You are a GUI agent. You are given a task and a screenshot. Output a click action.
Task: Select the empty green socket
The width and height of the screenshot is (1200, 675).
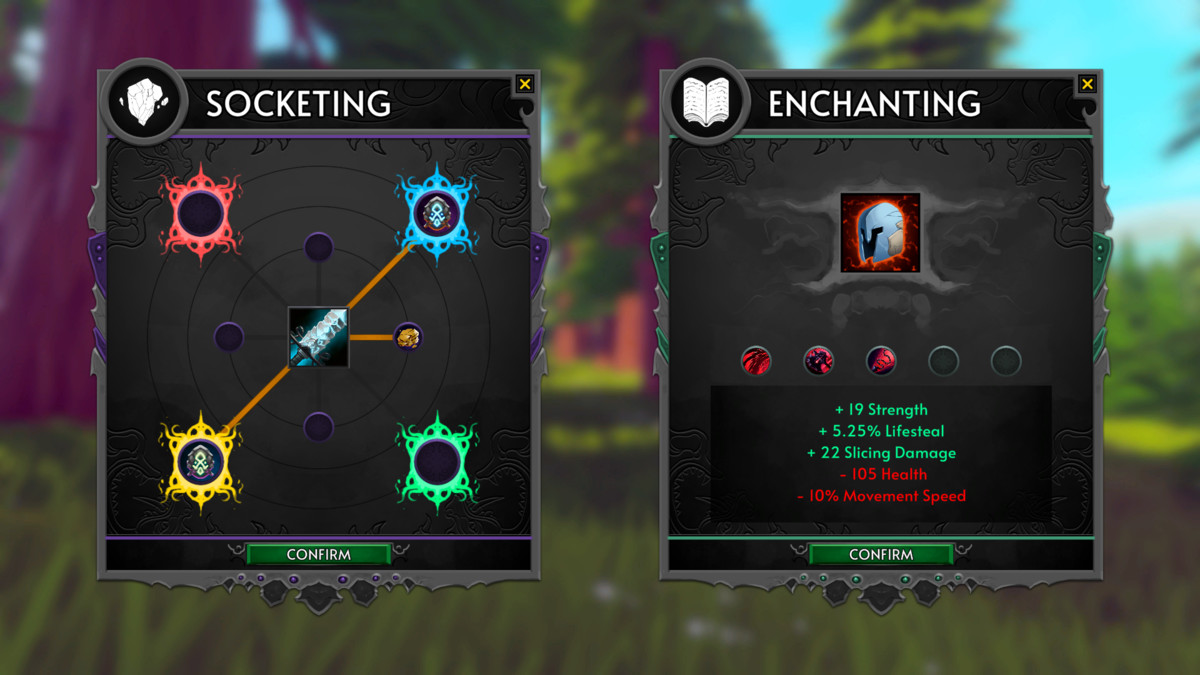[436, 461]
